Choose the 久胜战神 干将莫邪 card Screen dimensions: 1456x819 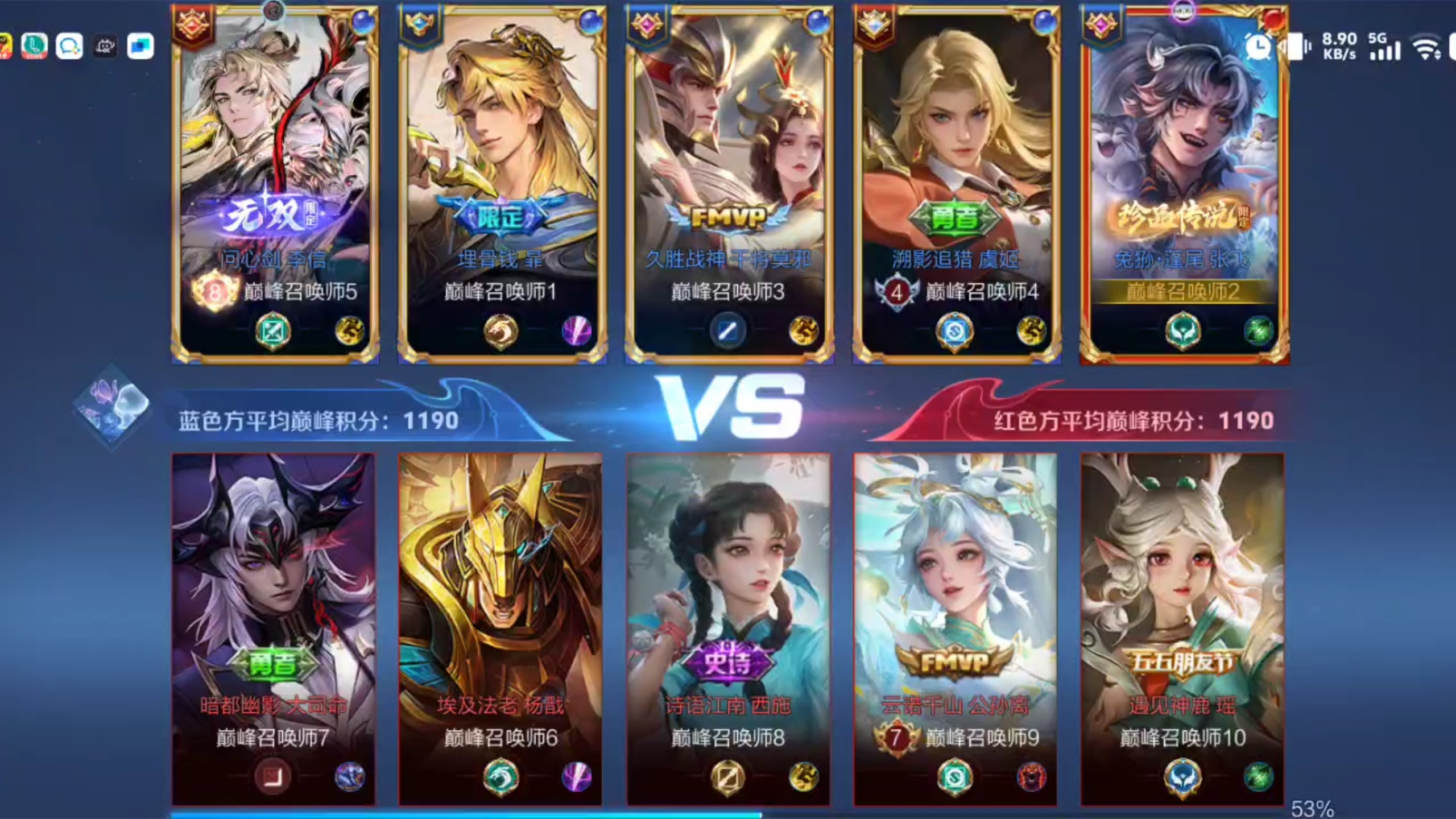[729, 182]
